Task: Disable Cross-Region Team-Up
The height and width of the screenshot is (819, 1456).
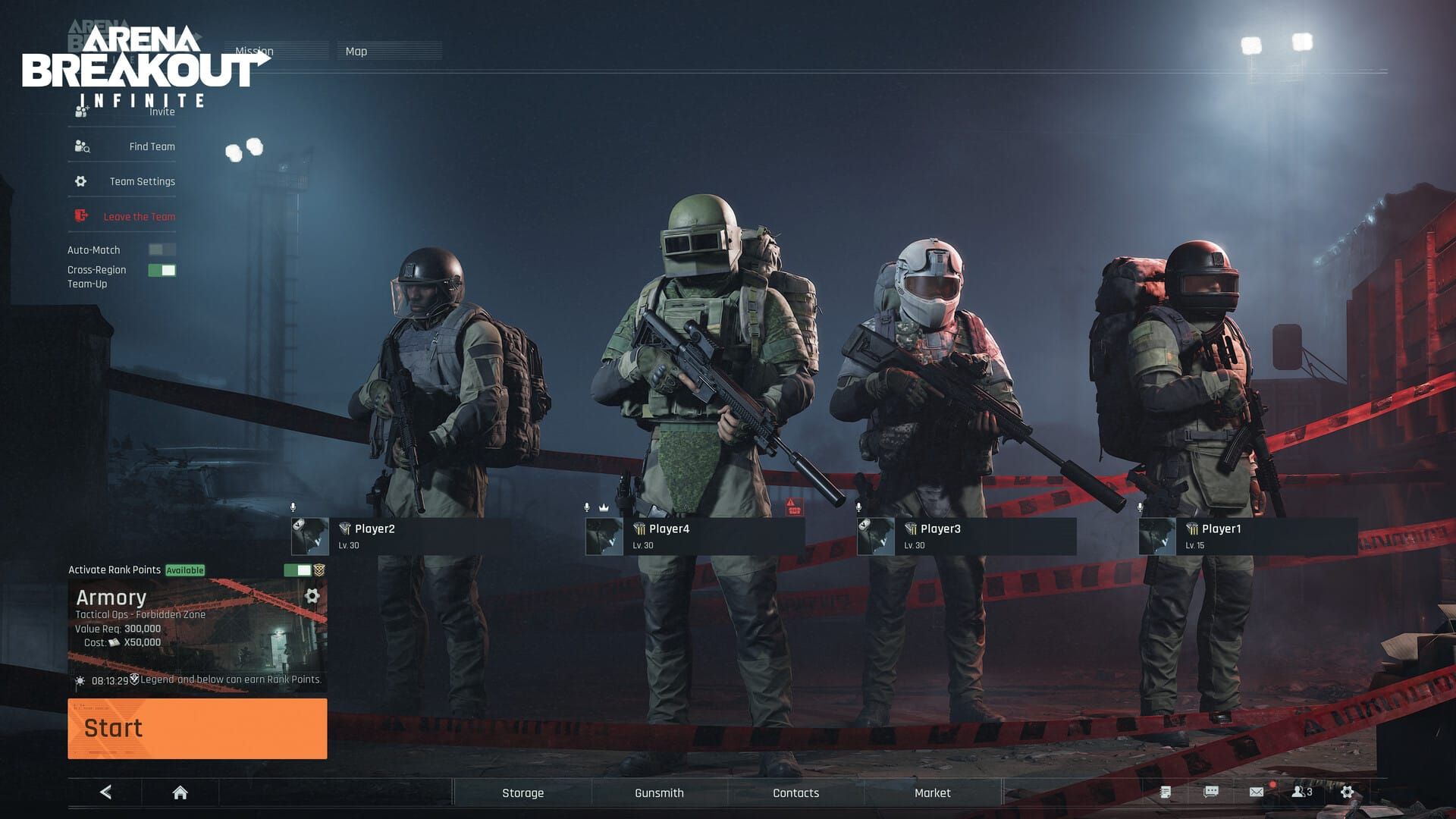Action: pyautogui.click(x=161, y=268)
